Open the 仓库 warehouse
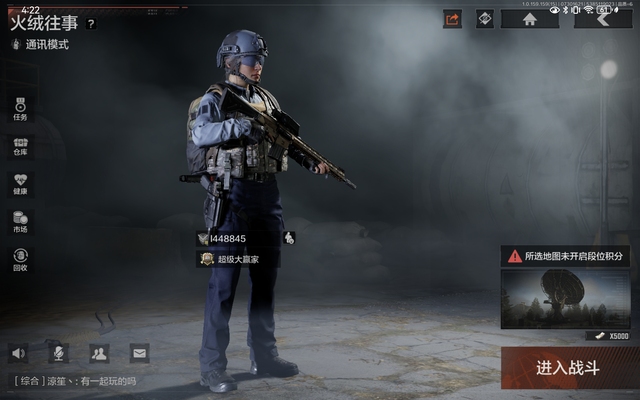Image resolution: width=640 pixels, height=400 pixels. tap(20, 147)
